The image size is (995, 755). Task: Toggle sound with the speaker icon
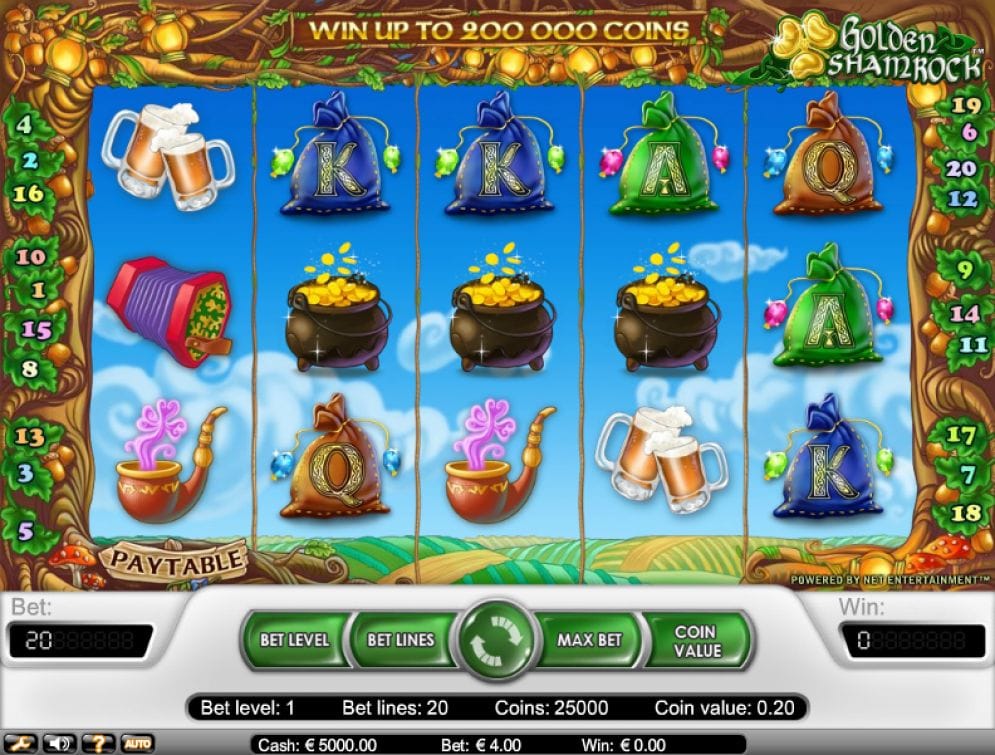[x=60, y=744]
